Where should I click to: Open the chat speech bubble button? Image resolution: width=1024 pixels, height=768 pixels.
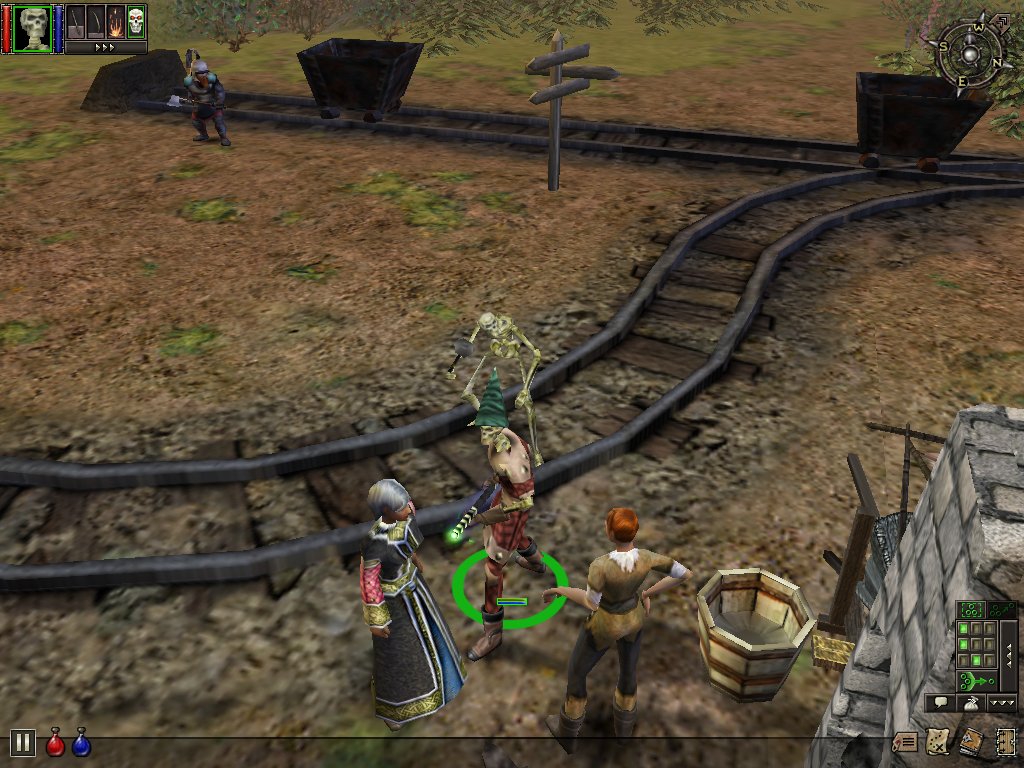coord(940,703)
